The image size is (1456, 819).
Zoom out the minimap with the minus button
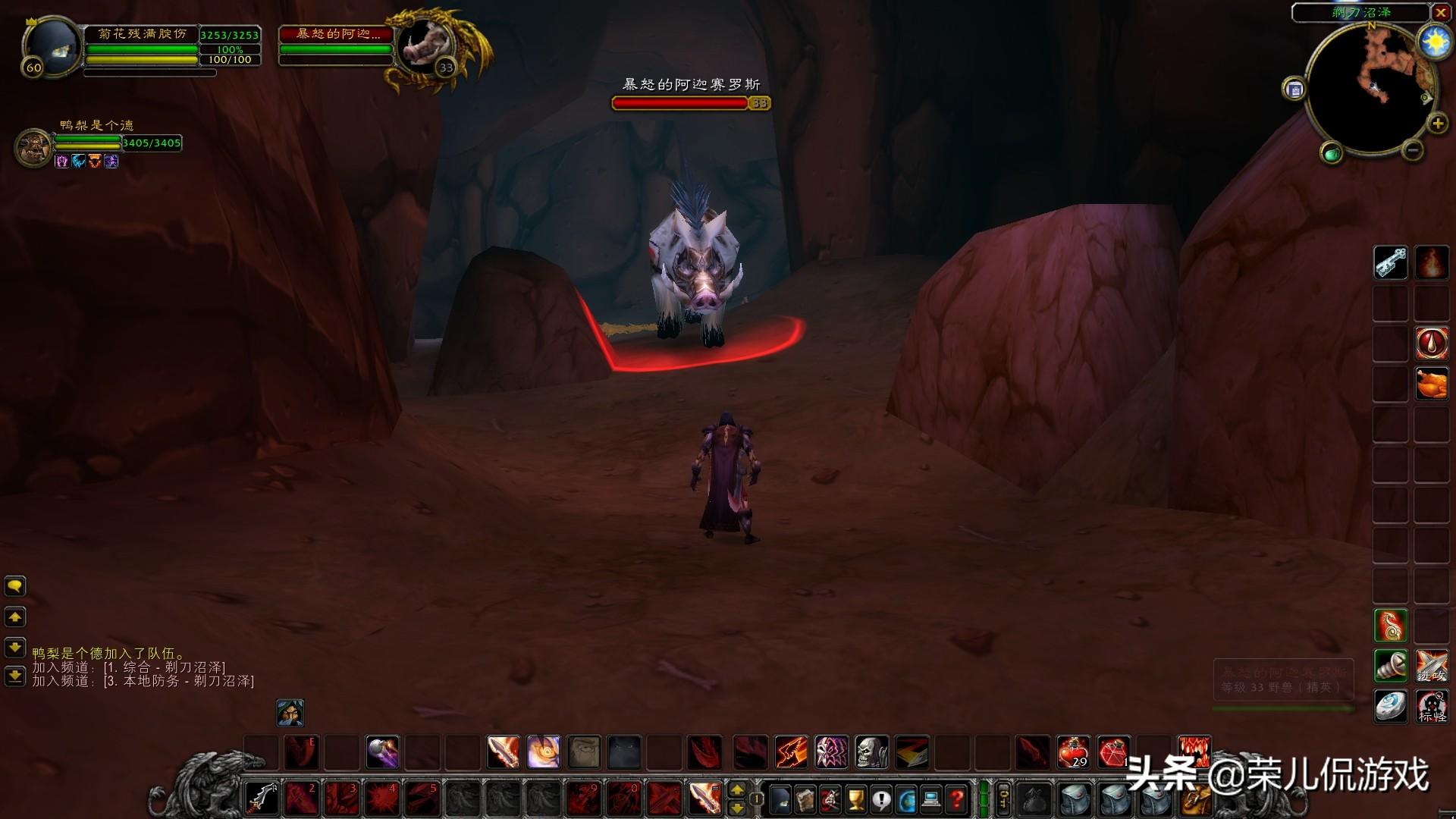1412,150
